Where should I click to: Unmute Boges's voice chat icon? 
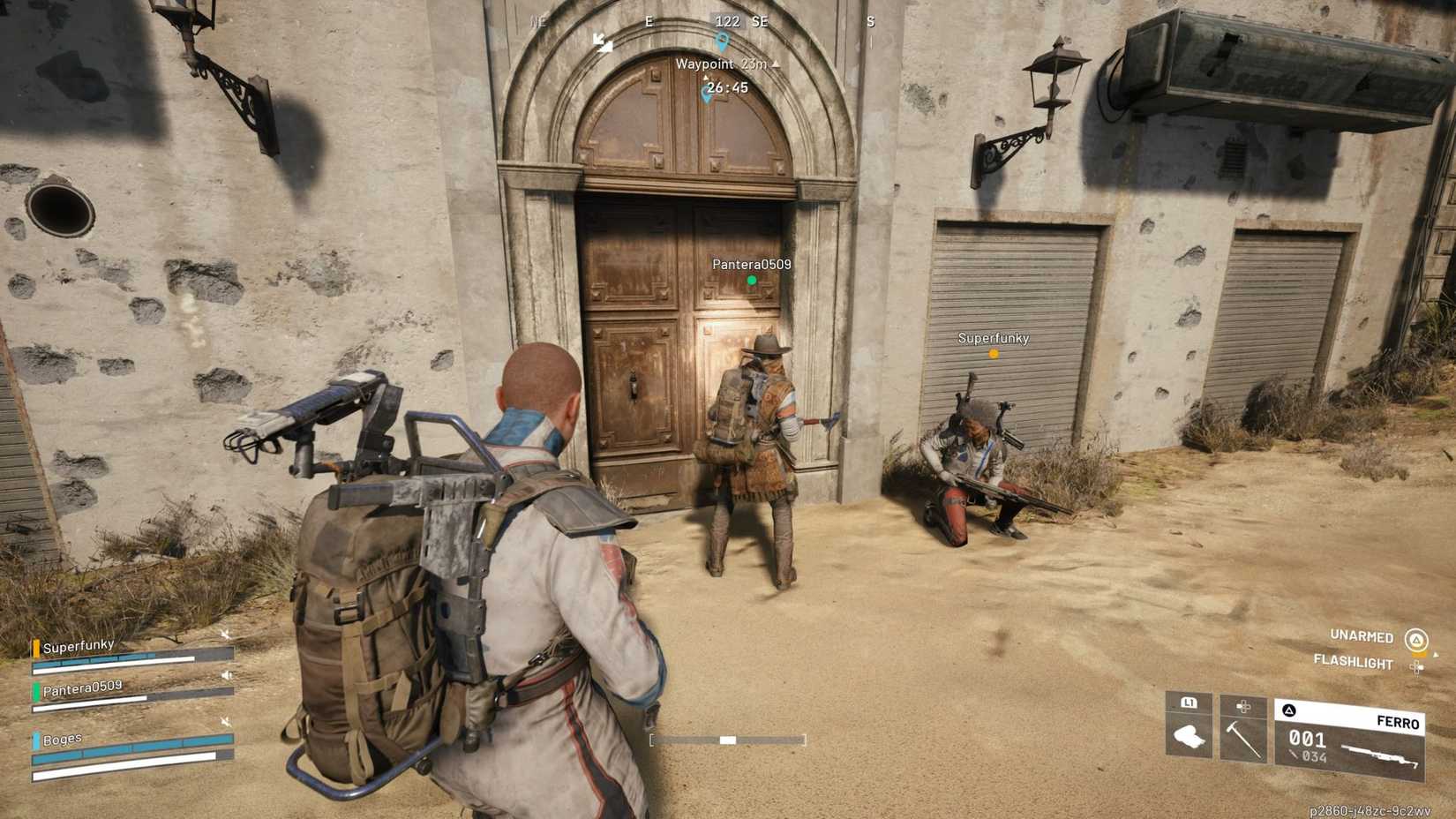225,722
